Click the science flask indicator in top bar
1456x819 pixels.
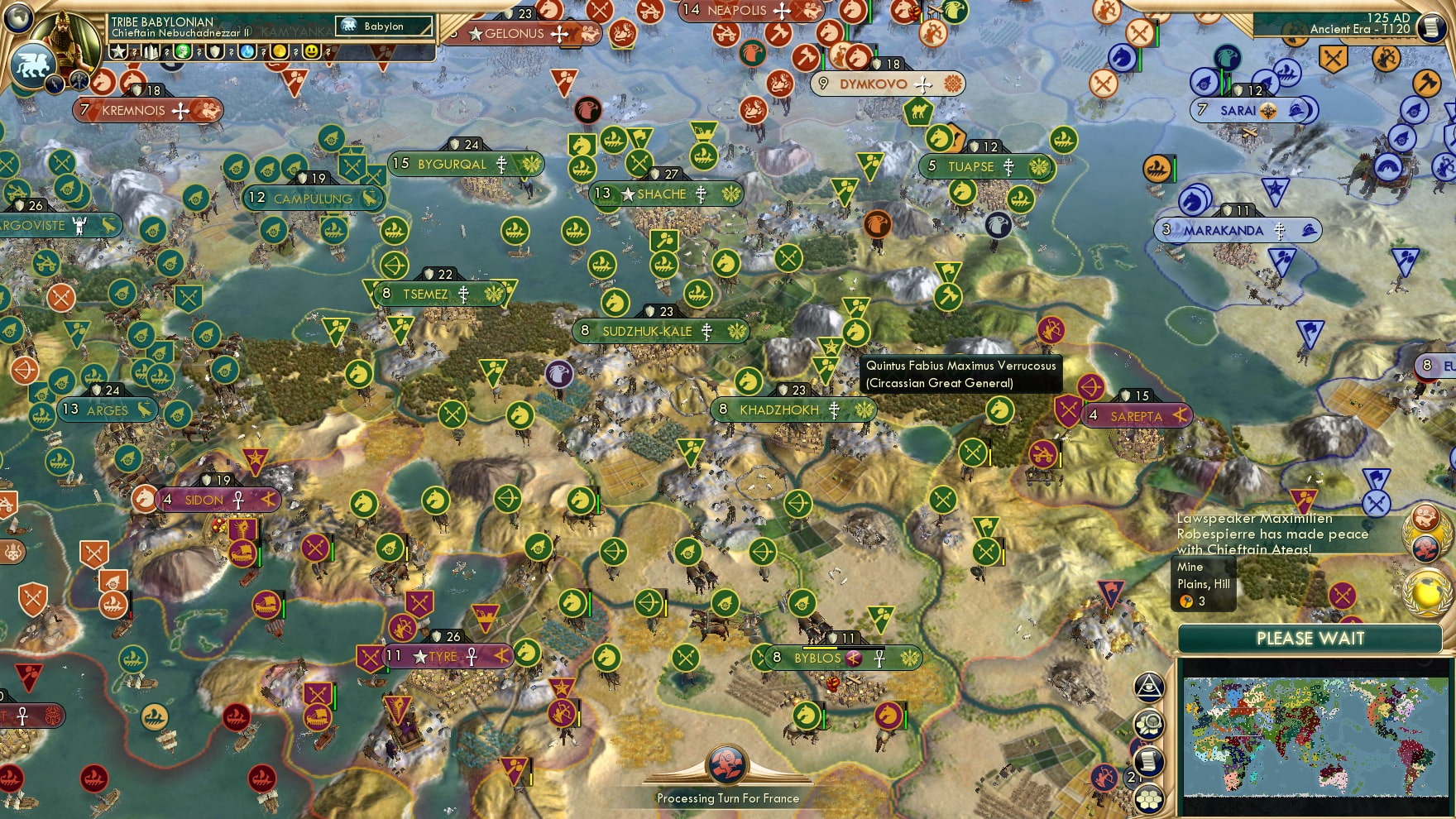247,53
